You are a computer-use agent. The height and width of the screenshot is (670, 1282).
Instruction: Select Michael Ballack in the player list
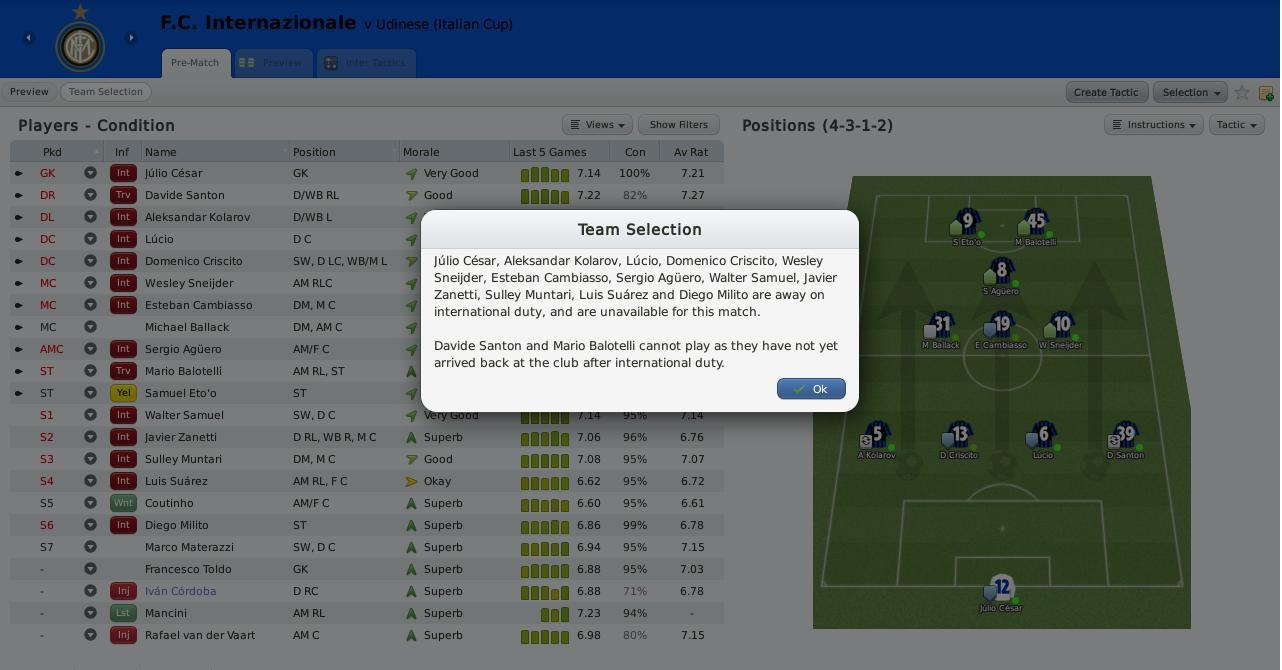[187, 327]
